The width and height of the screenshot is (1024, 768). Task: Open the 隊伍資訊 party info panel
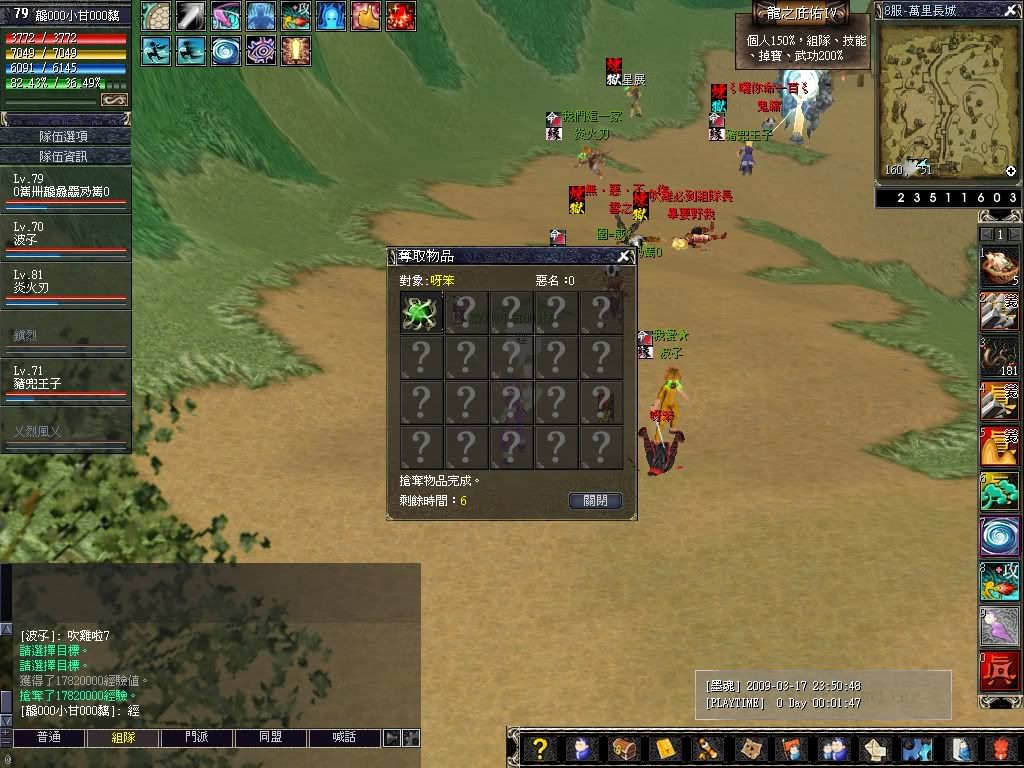65,156
